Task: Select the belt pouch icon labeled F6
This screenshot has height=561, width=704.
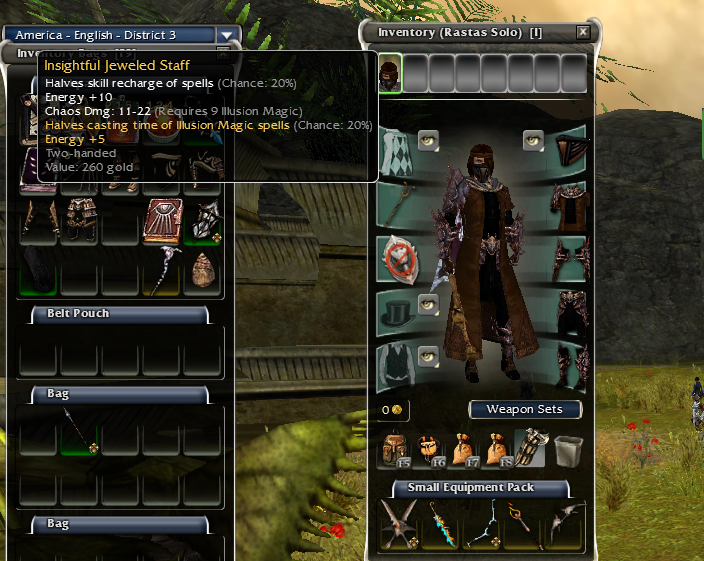Action: click(x=429, y=450)
